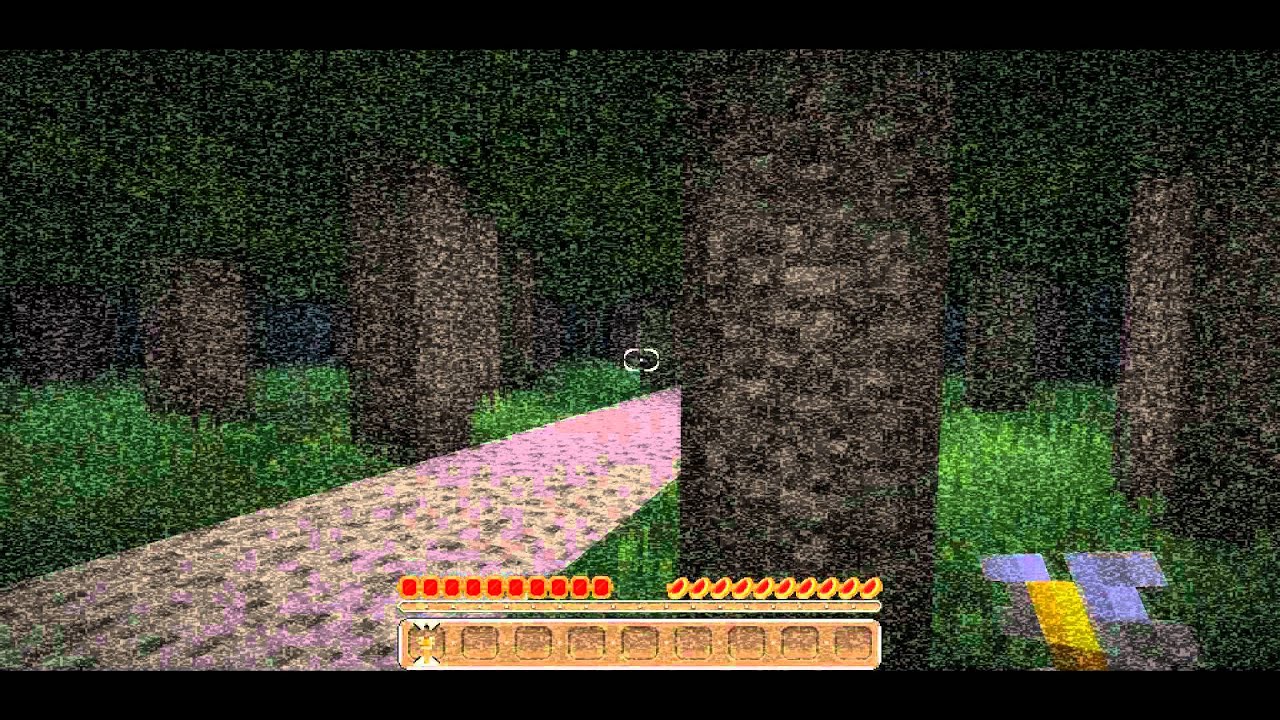The width and height of the screenshot is (1280, 720).
Task: Select the center hotbar slot
Action: pyautogui.click(x=640, y=647)
